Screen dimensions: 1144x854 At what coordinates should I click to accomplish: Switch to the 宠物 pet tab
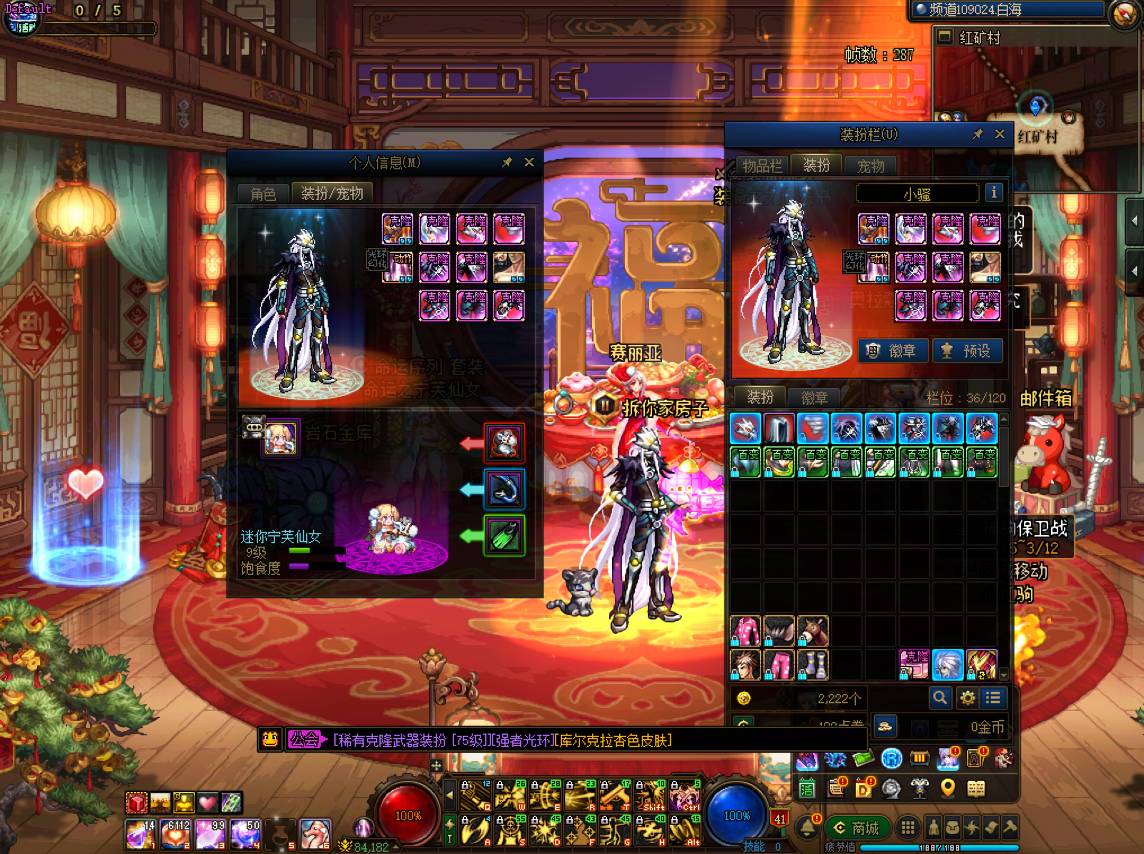870,166
